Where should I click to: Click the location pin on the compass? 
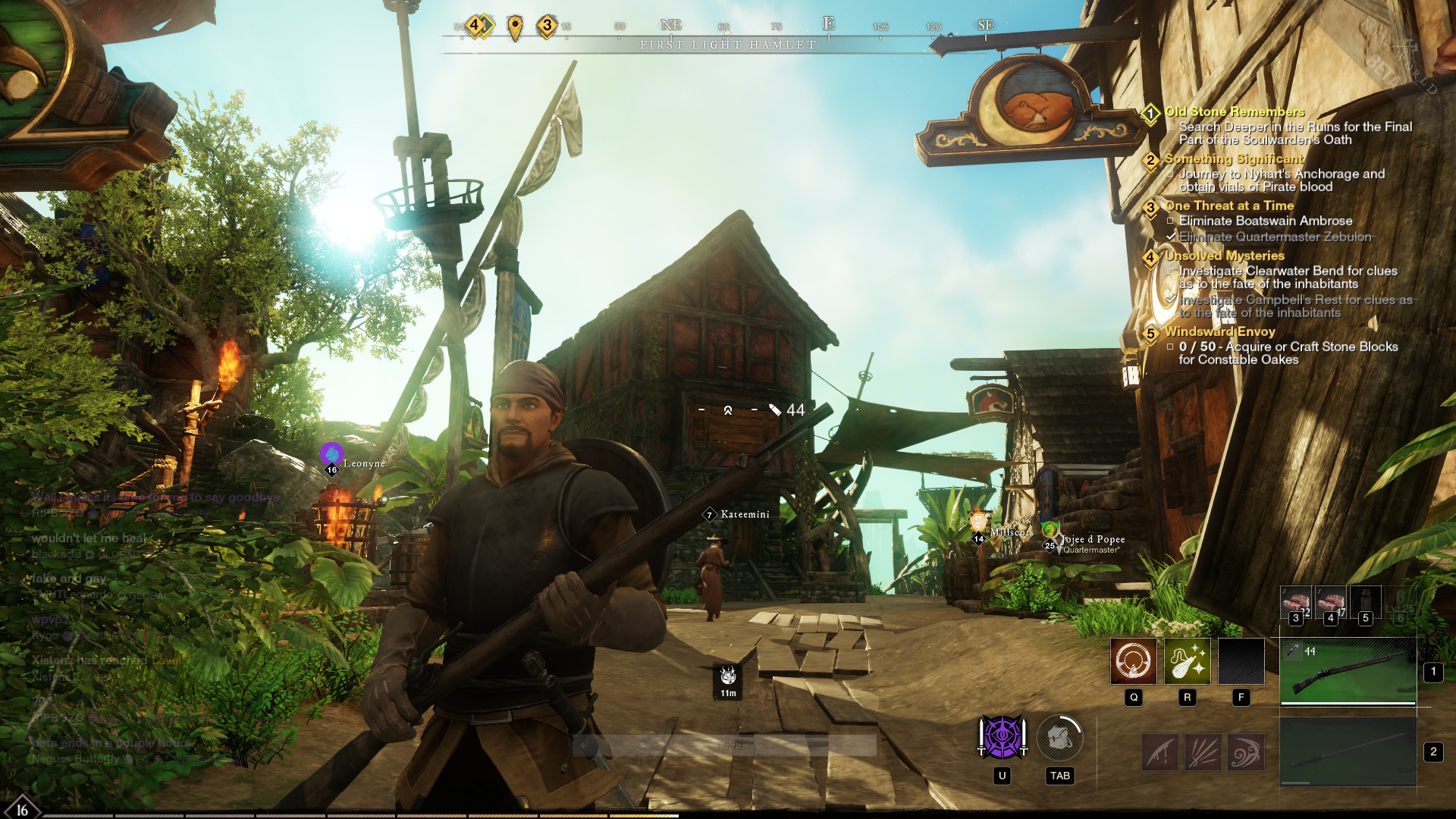point(515,28)
